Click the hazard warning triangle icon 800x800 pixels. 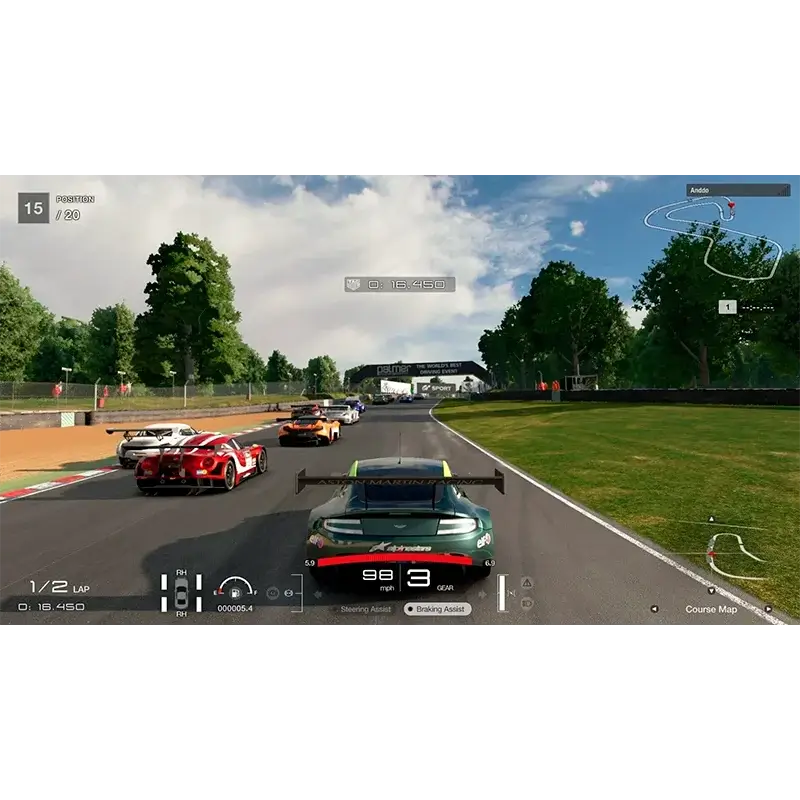(x=527, y=582)
